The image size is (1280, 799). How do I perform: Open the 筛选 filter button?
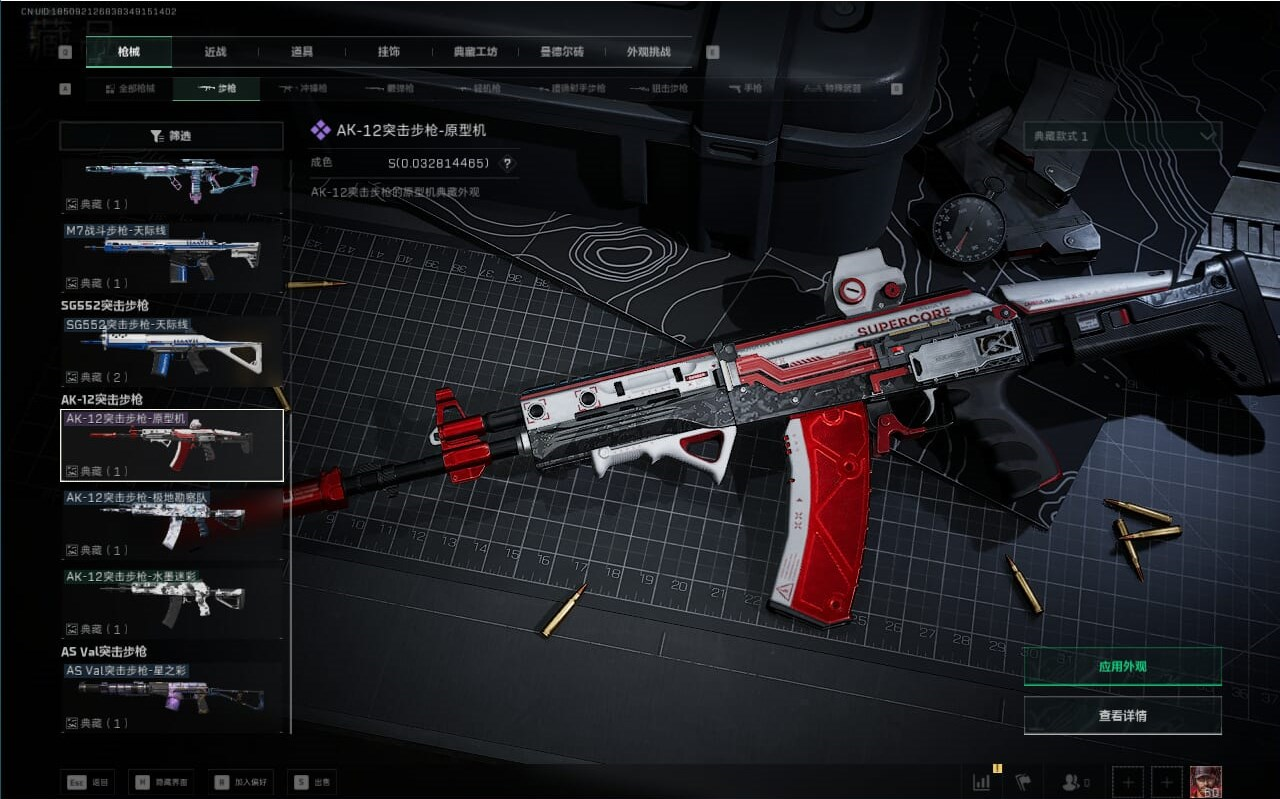click(x=171, y=136)
